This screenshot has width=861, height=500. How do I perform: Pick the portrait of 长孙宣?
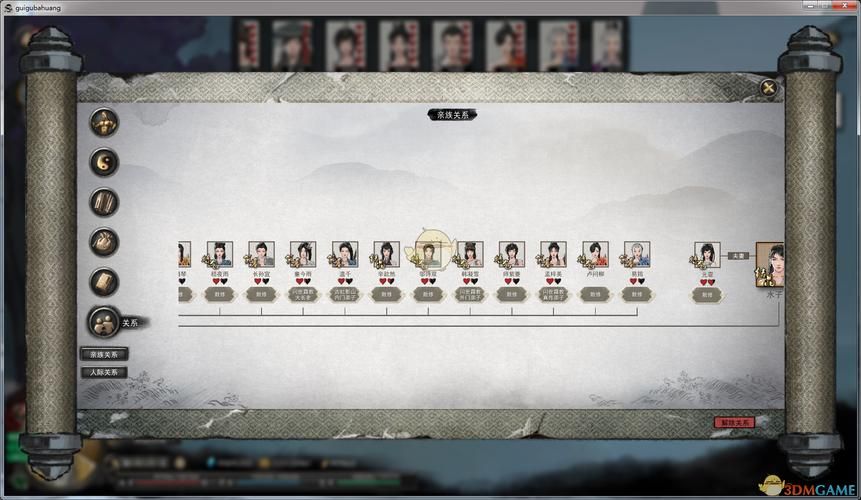pyautogui.click(x=260, y=255)
